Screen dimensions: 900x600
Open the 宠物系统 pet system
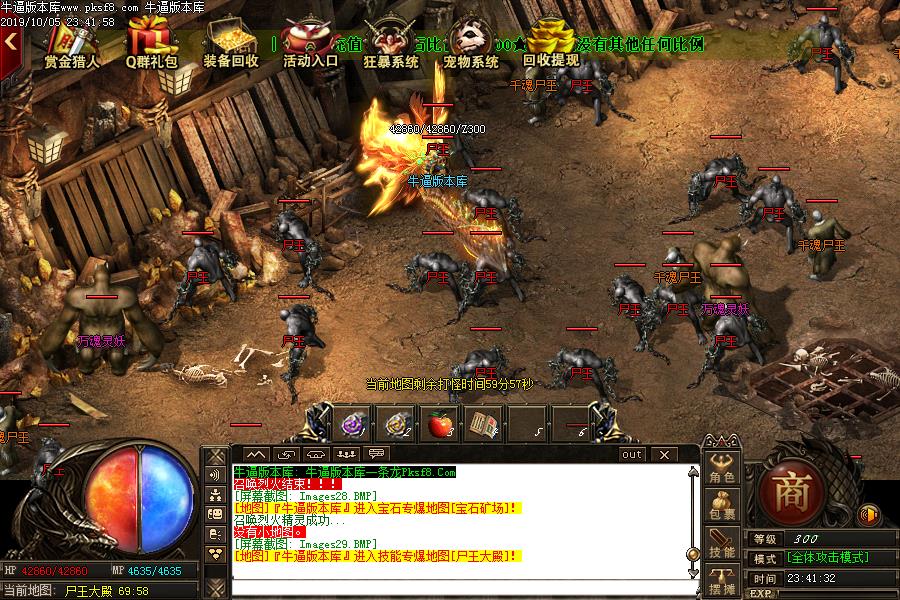(471, 44)
